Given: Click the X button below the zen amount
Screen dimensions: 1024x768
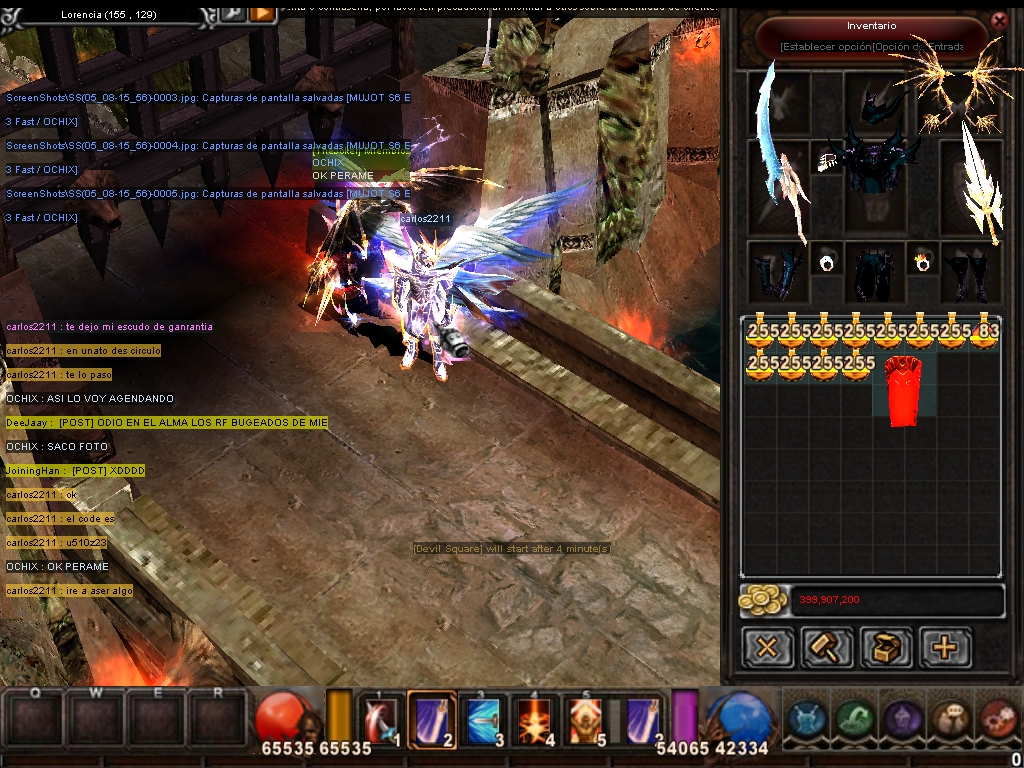Looking at the screenshot, I should pos(767,647).
